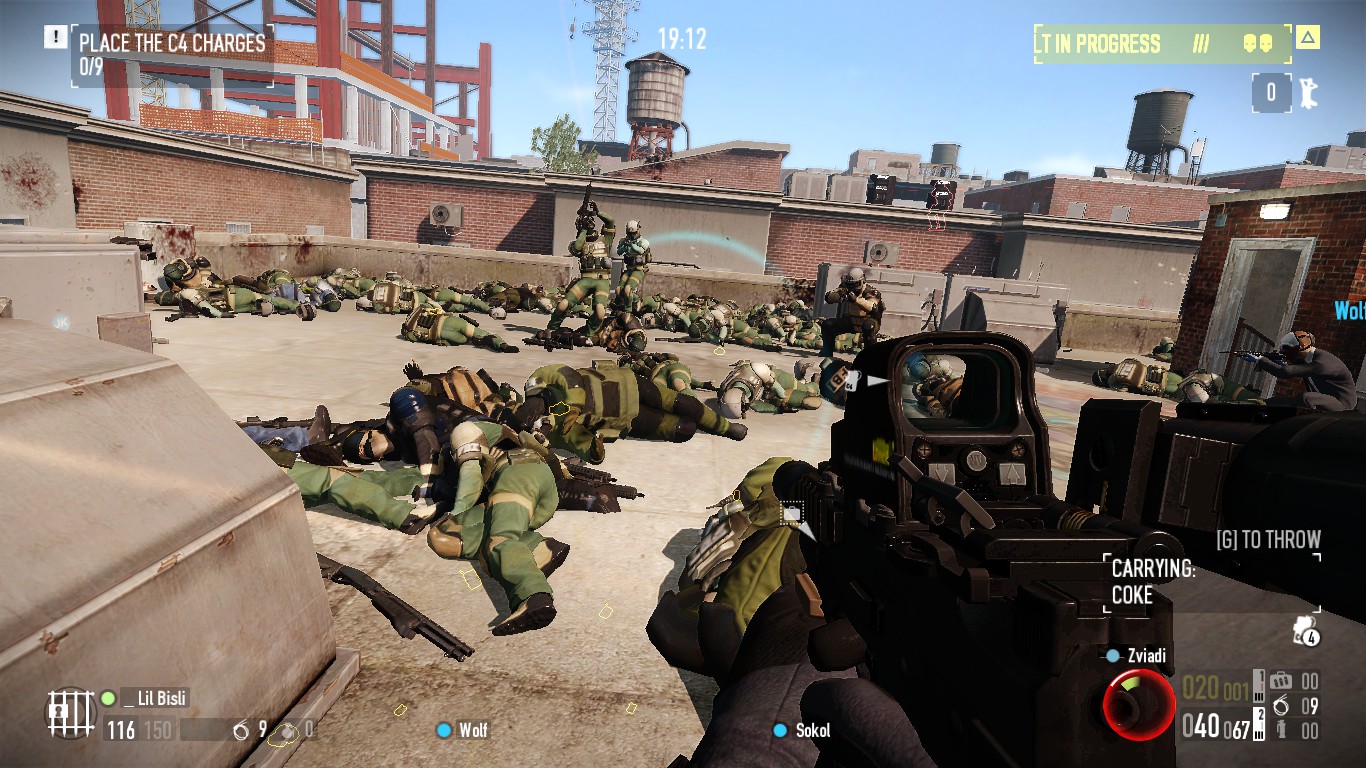
Task: Click the red circular health ring
Action: (1139, 705)
